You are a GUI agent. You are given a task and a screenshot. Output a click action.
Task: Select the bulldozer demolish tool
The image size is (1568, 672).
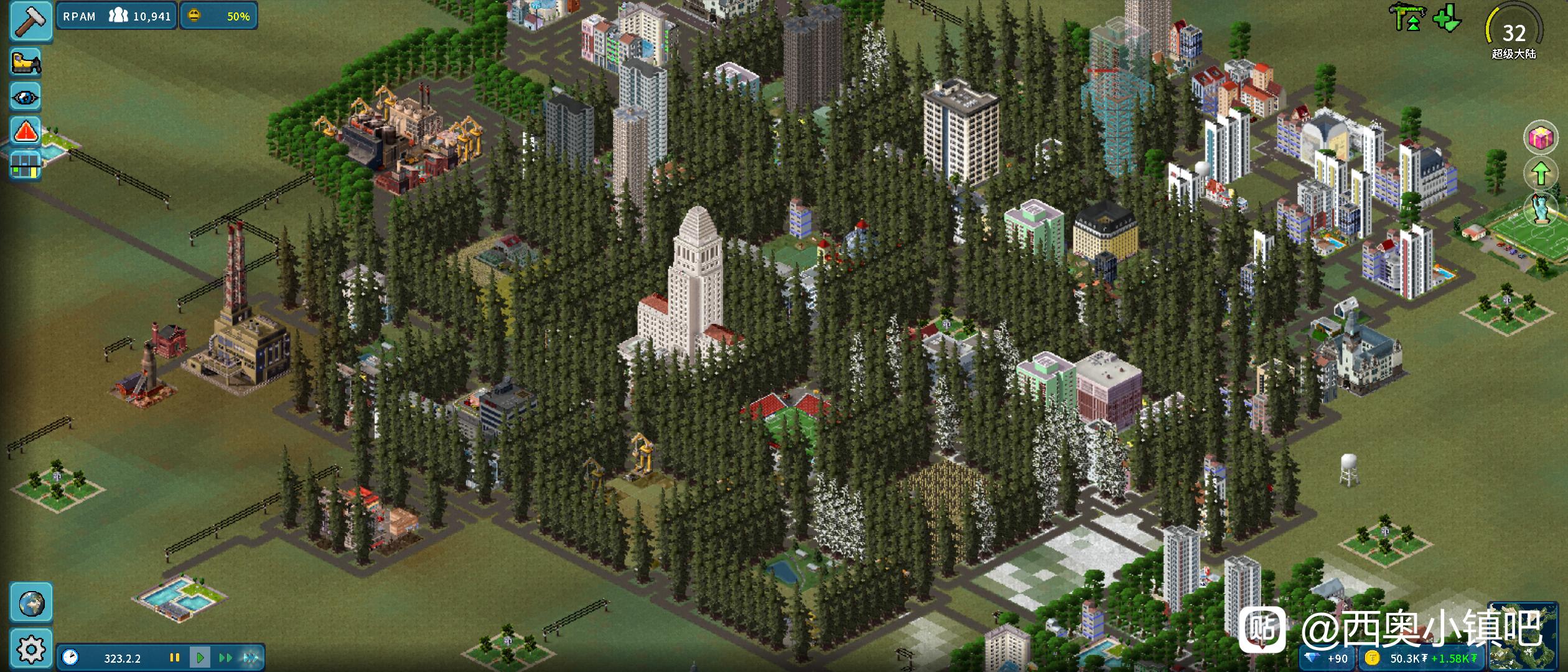[26, 63]
